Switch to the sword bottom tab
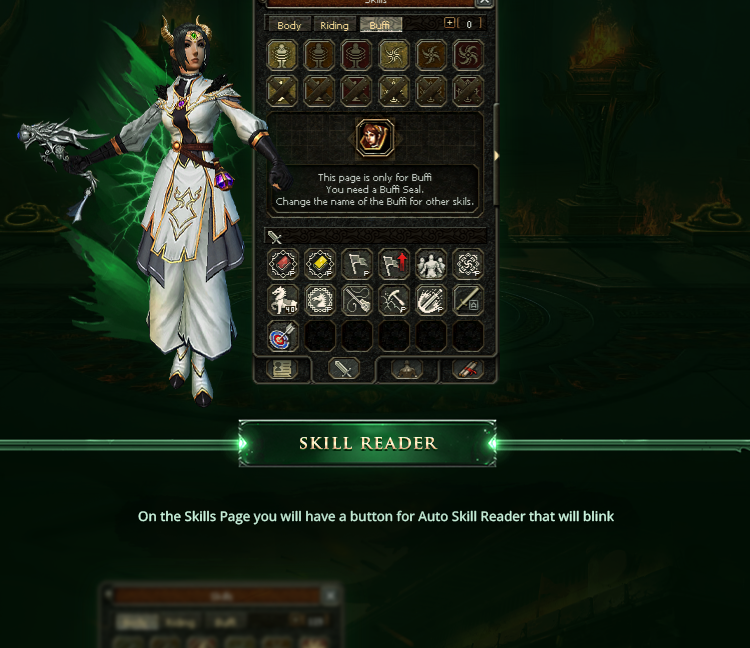The width and height of the screenshot is (750, 648). [x=344, y=369]
